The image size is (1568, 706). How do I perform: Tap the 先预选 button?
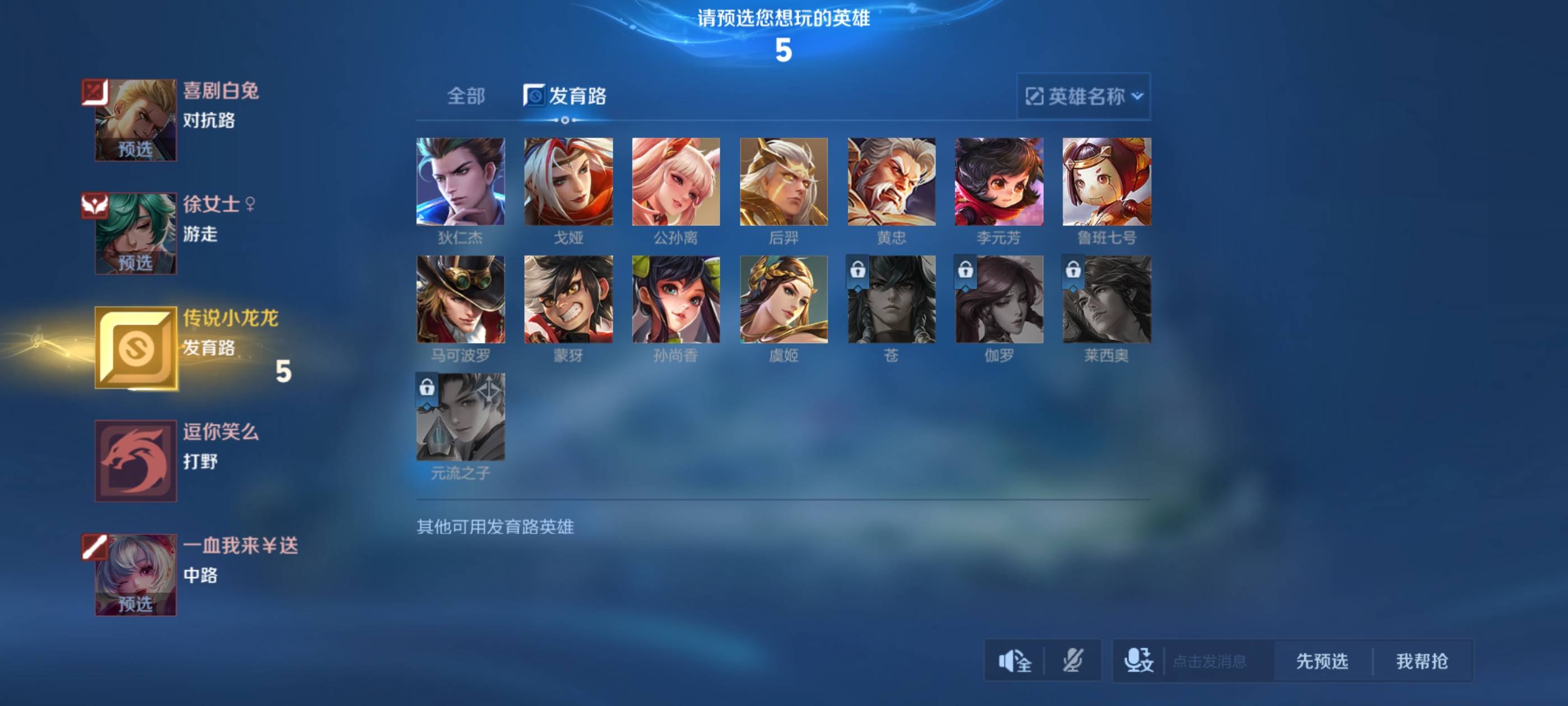click(1322, 661)
